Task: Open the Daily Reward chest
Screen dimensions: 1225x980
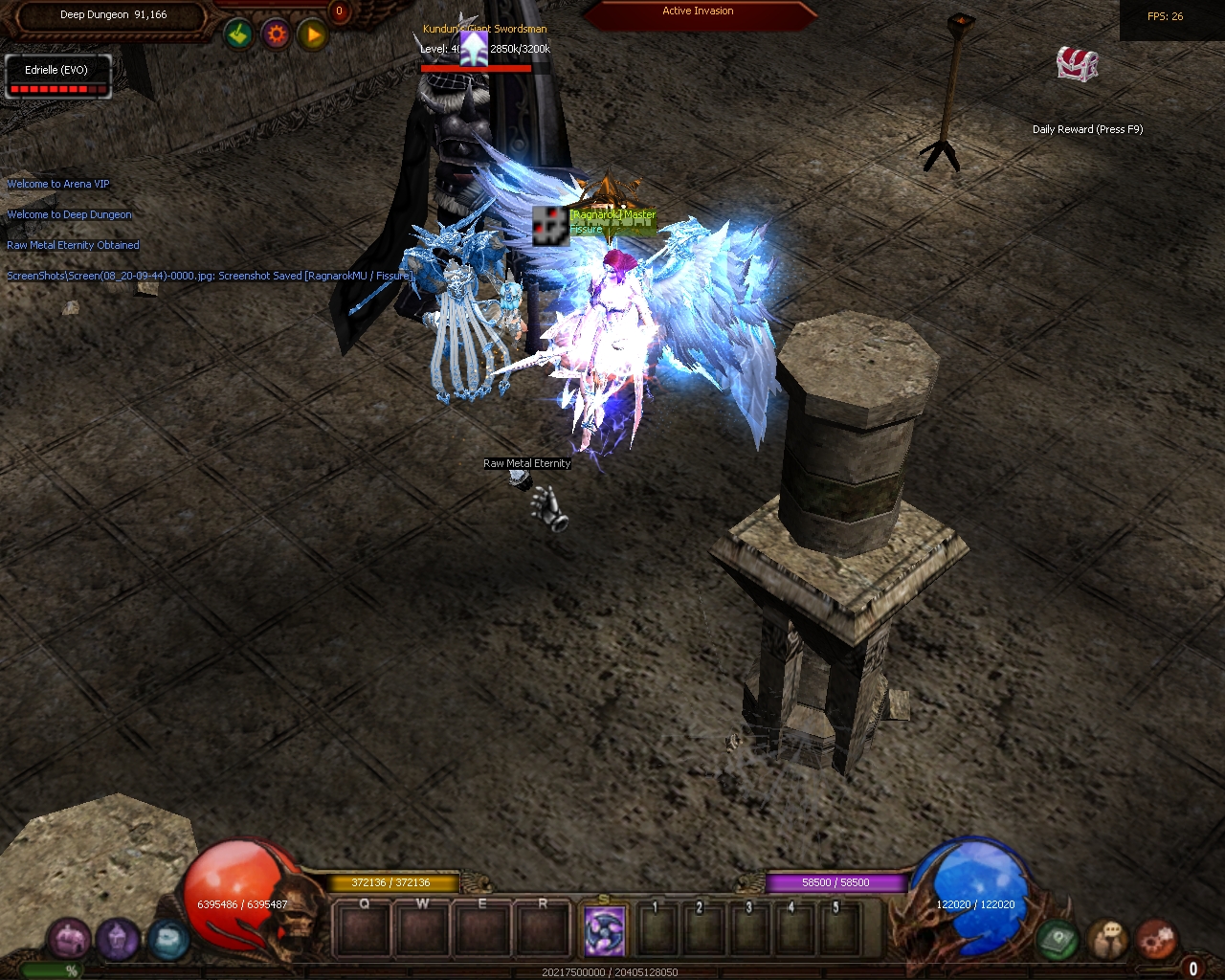Action: [1077, 64]
